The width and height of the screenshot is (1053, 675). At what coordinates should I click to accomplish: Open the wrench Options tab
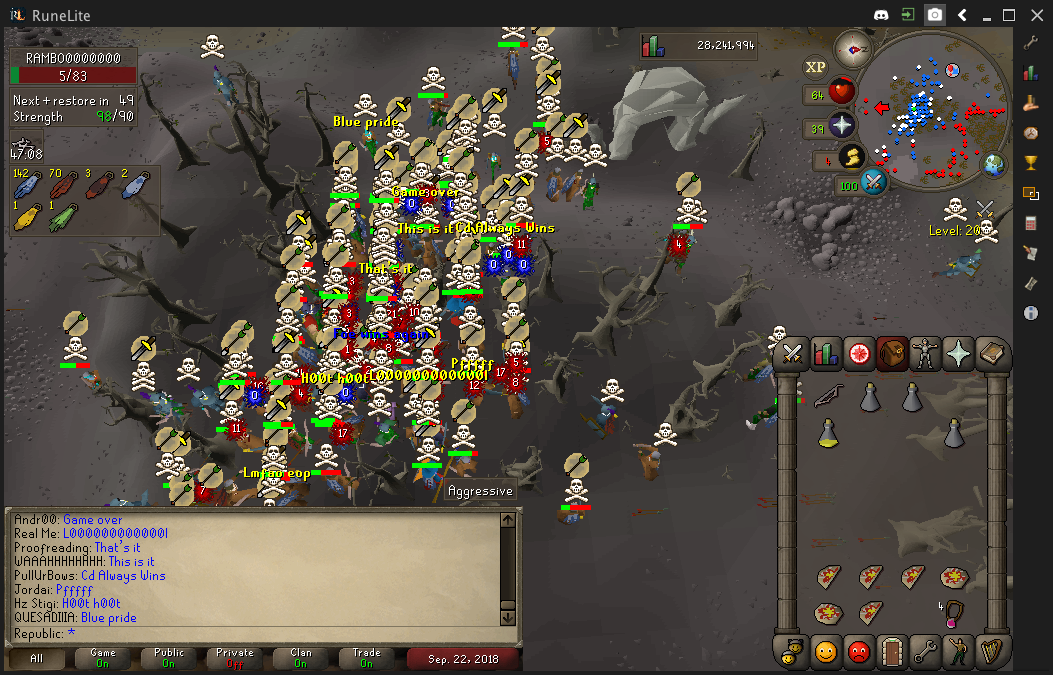pos(926,652)
